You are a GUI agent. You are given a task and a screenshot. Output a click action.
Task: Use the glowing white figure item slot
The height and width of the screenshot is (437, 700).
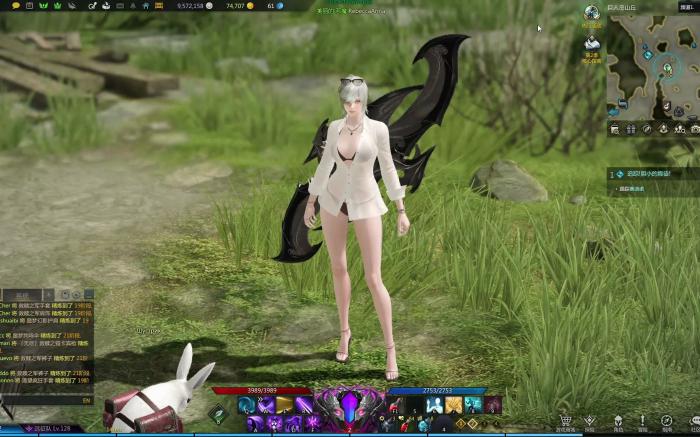point(435,404)
